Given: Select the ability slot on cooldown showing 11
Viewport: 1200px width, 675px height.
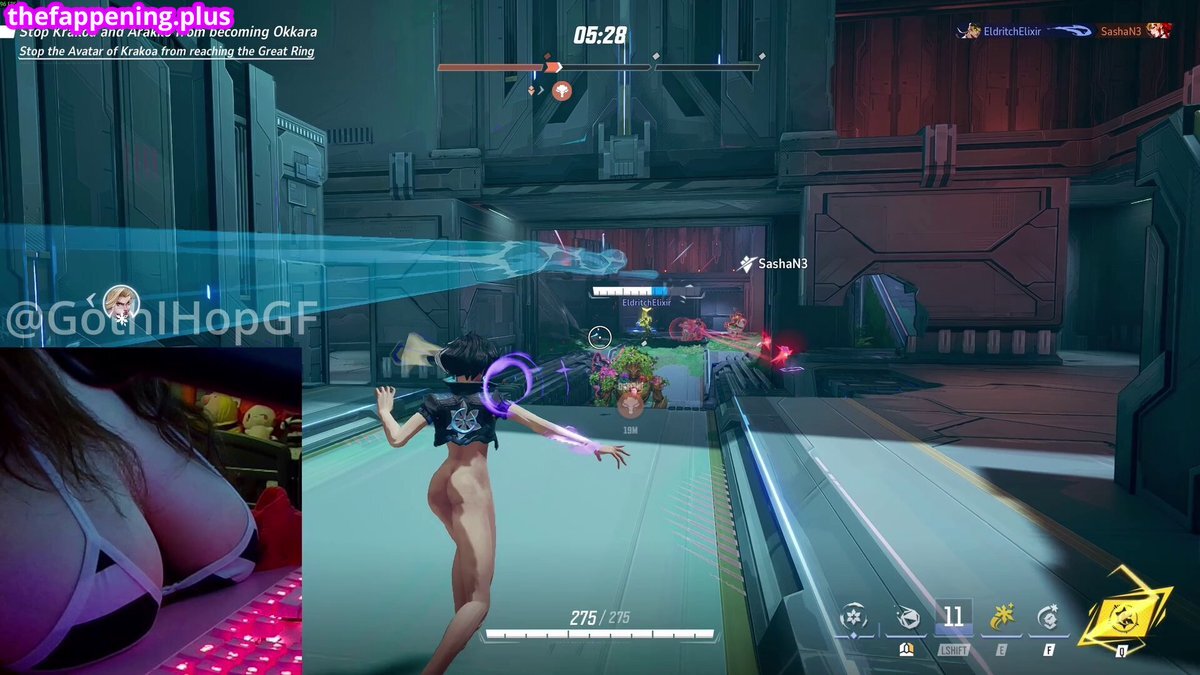Looking at the screenshot, I should coord(953,617).
